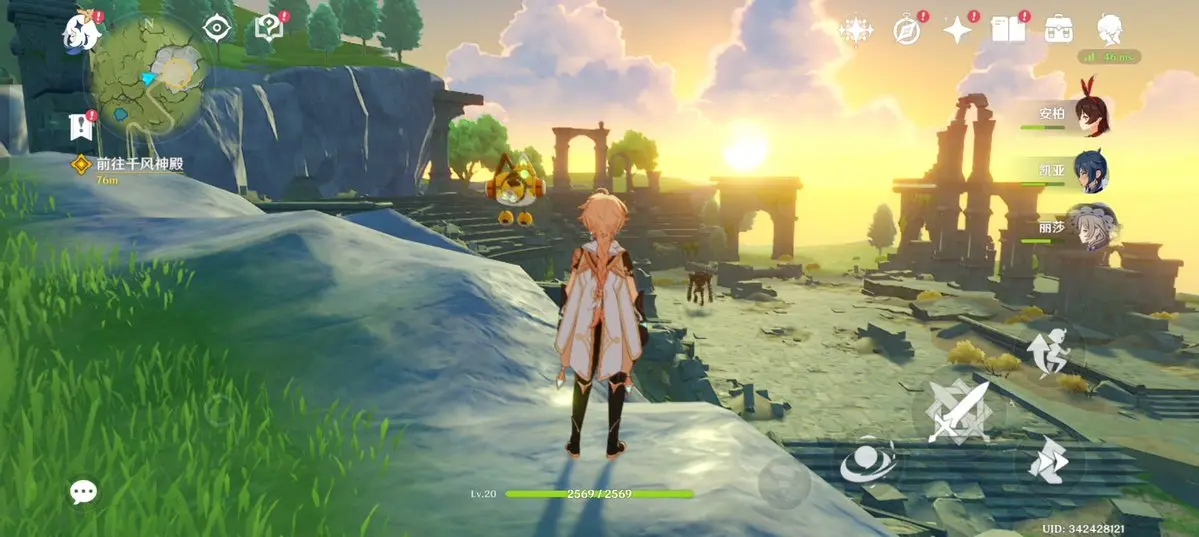Activate the elemental sight eye icon
Screen dimensions: 1199x537
coord(217,28)
